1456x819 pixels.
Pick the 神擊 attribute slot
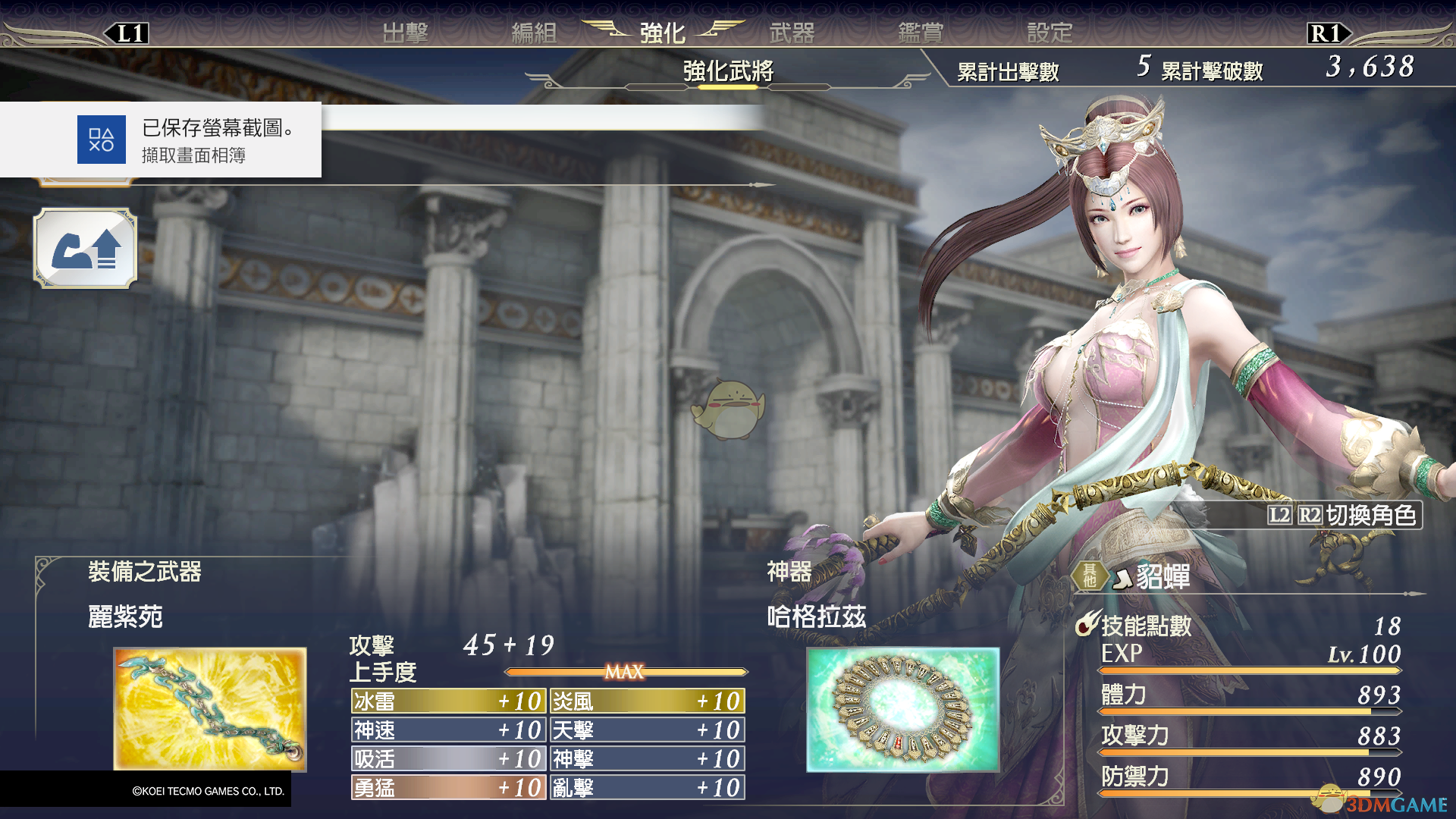(x=647, y=758)
